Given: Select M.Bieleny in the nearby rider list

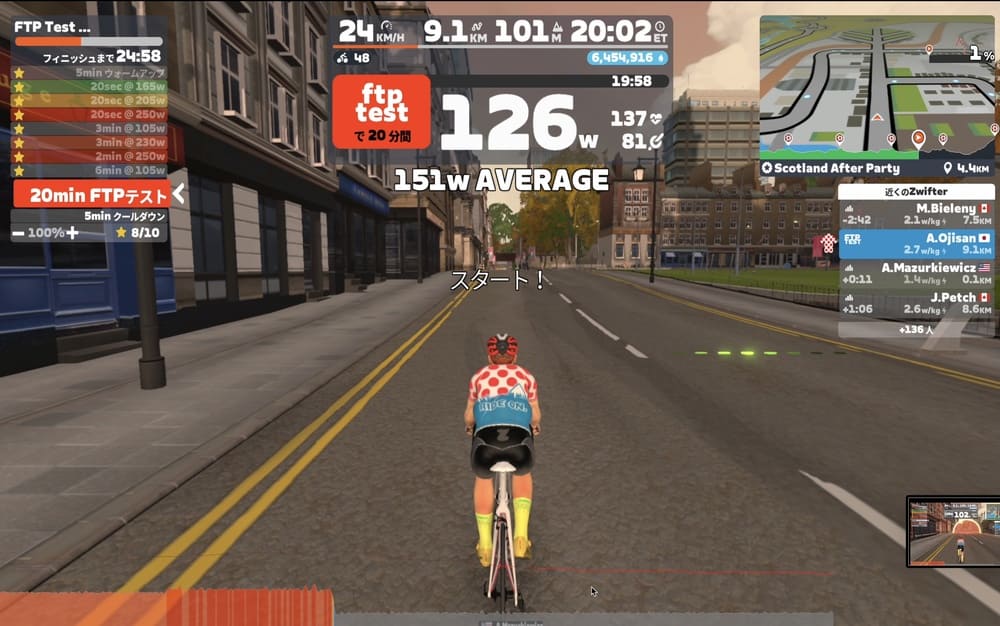Looking at the screenshot, I should pos(915,214).
